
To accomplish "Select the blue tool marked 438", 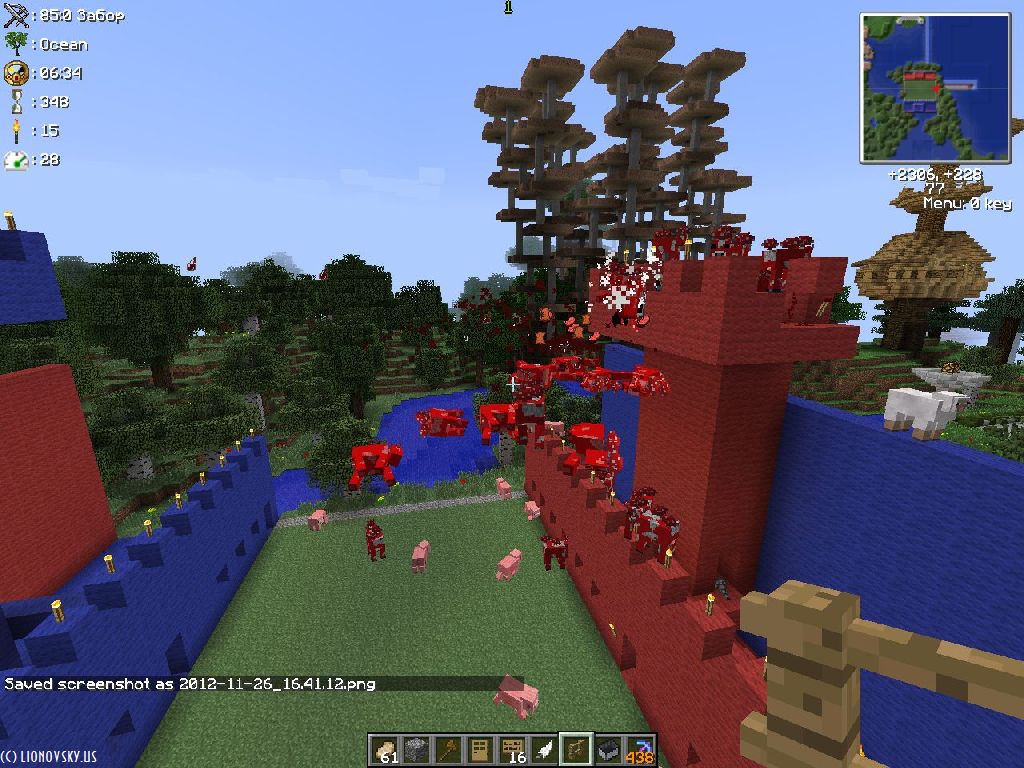I will 639,748.
